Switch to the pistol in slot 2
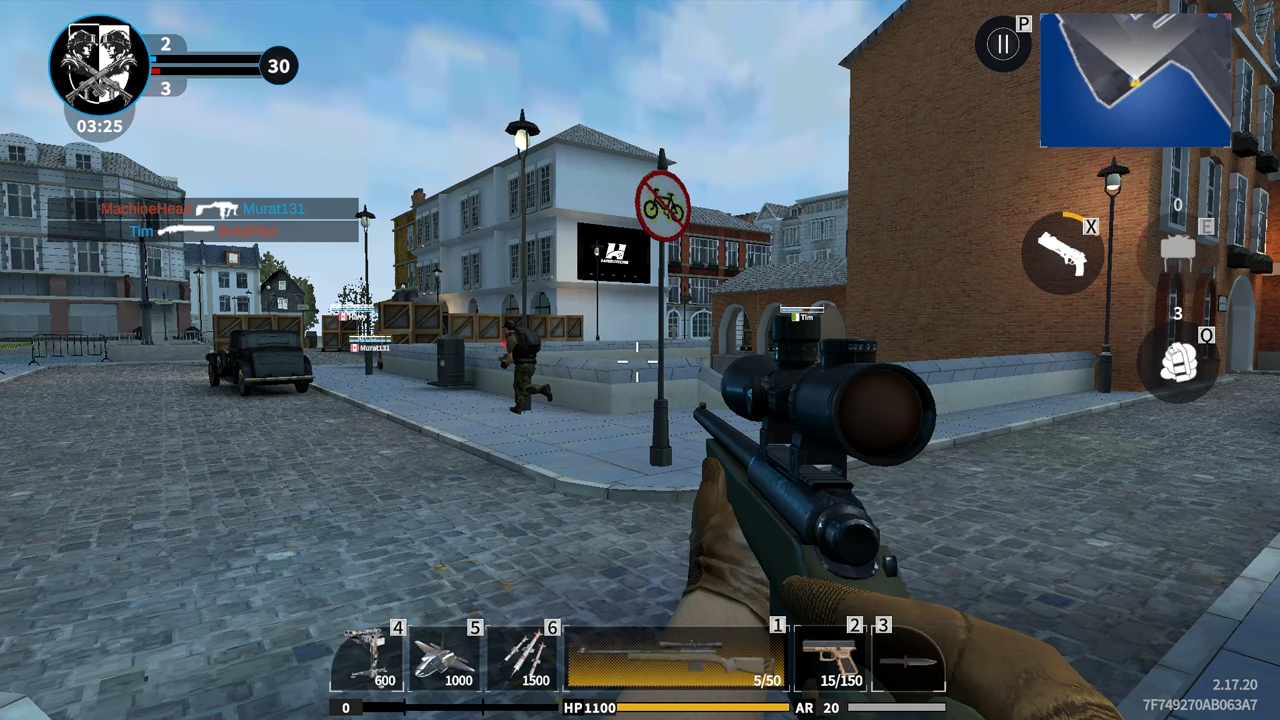 [x=830, y=655]
